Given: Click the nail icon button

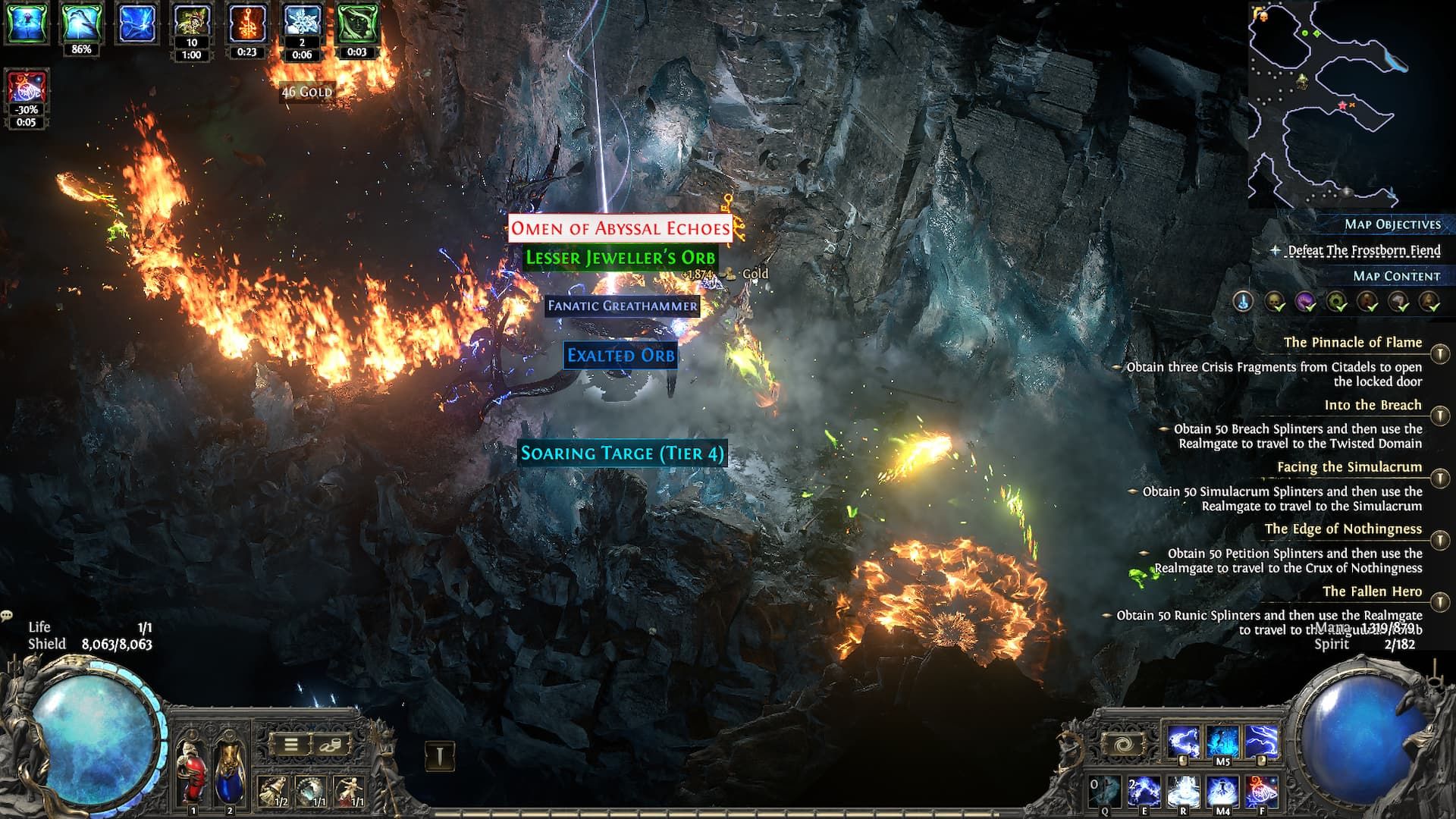Looking at the screenshot, I should point(439,755).
